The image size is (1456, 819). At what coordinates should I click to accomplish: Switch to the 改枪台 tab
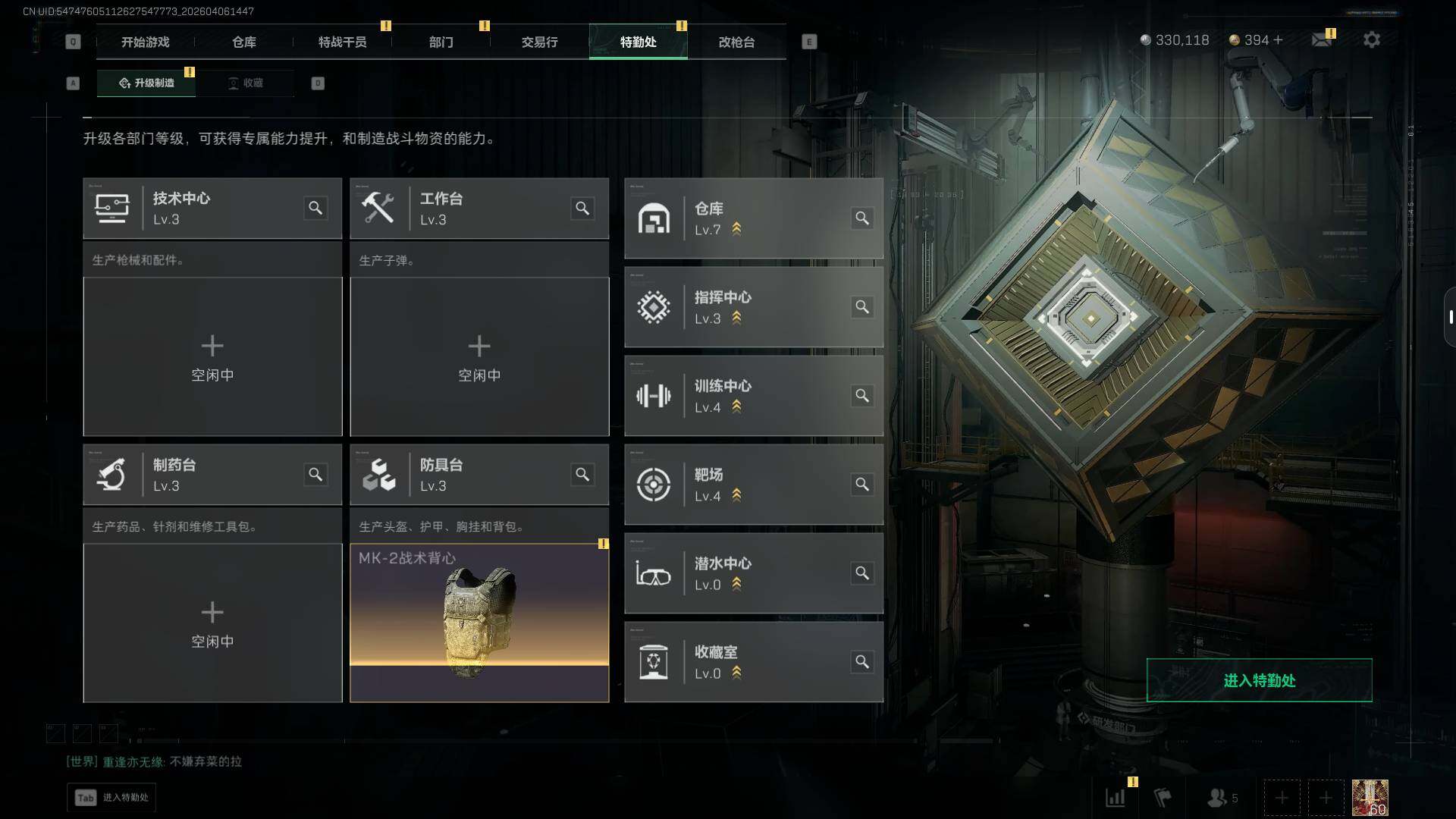(x=736, y=42)
